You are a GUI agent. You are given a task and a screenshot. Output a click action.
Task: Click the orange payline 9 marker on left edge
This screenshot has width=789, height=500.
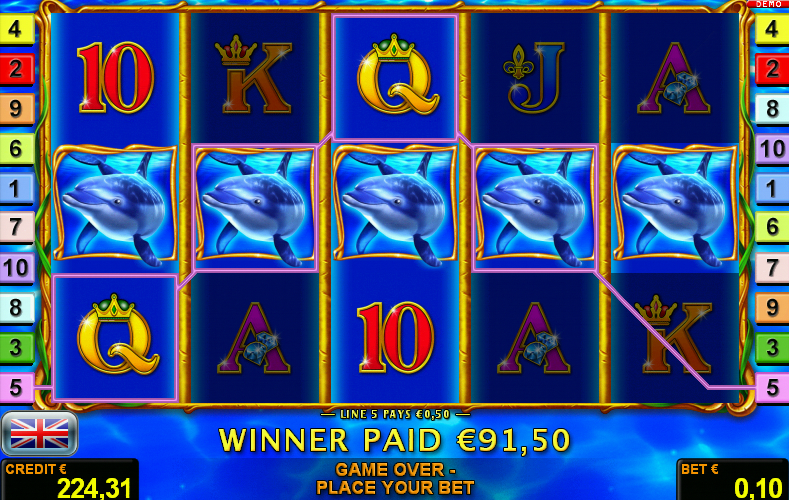[17, 109]
